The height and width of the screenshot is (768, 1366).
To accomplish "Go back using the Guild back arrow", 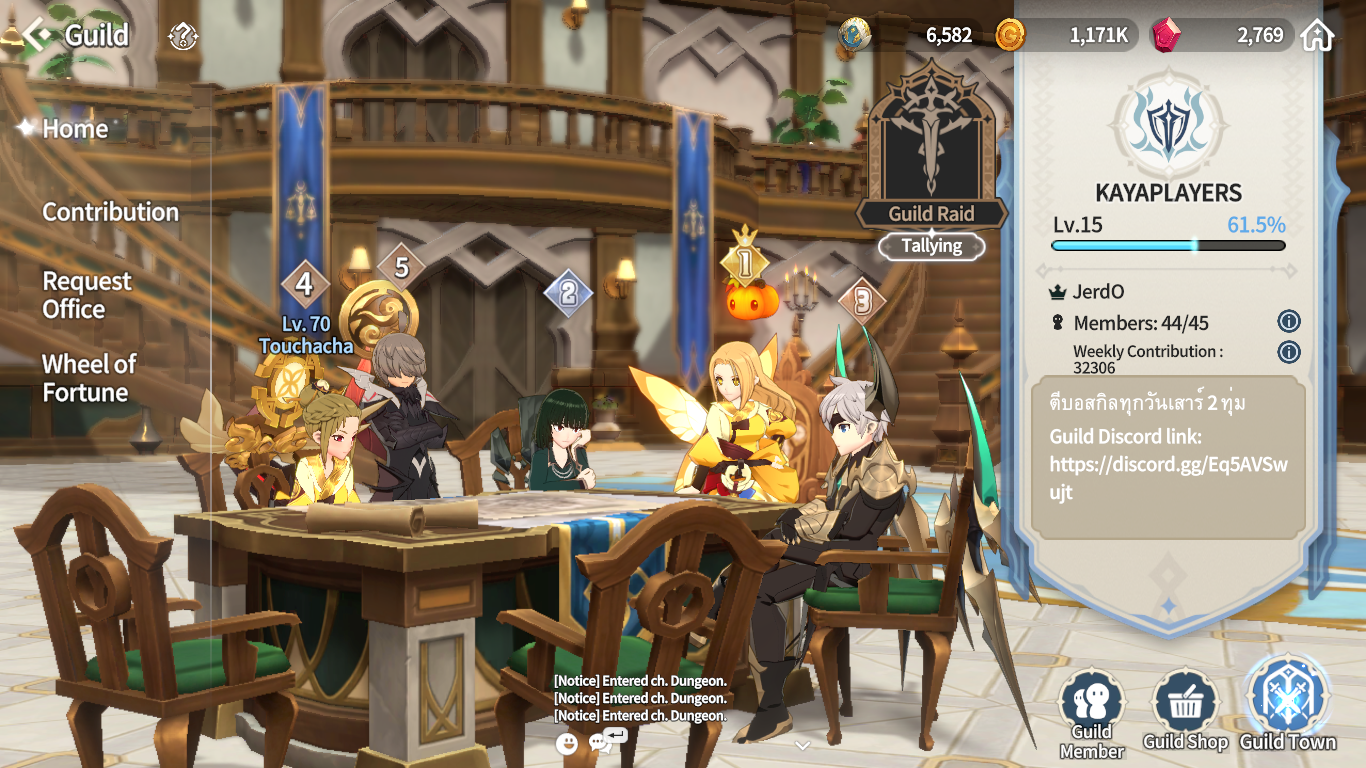I will [38, 36].
